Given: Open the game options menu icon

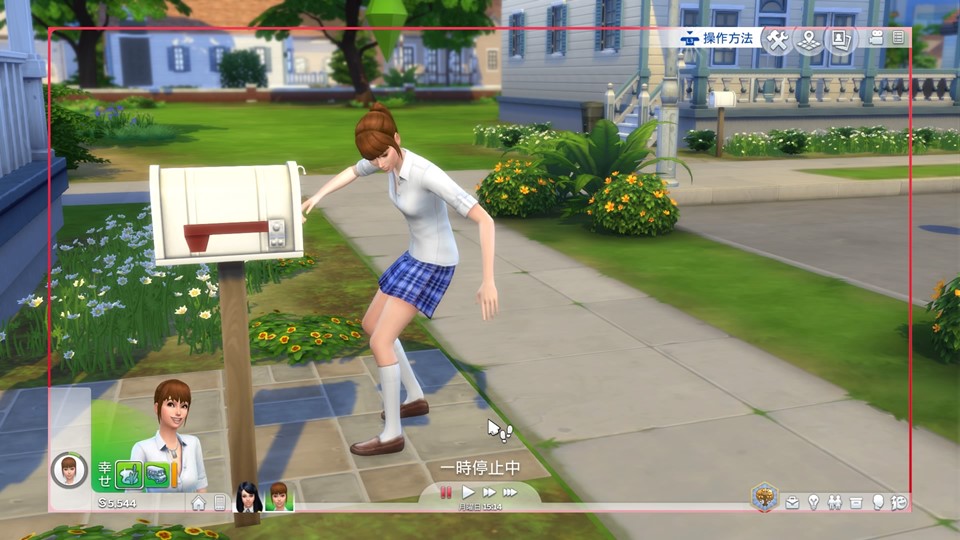Looking at the screenshot, I should [899, 38].
